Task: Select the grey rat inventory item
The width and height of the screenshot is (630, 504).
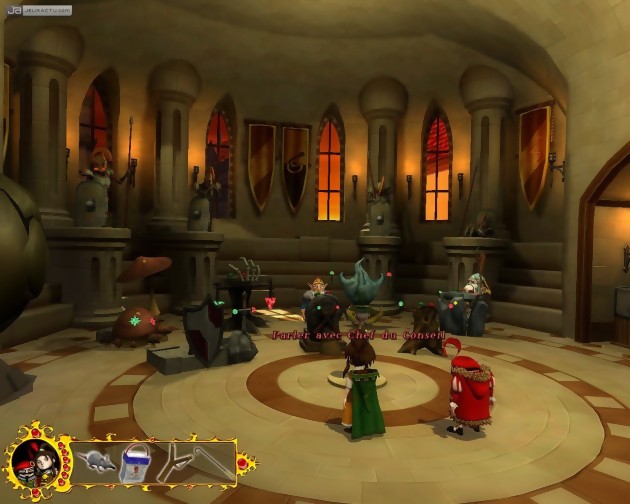Action: coord(93,463)
